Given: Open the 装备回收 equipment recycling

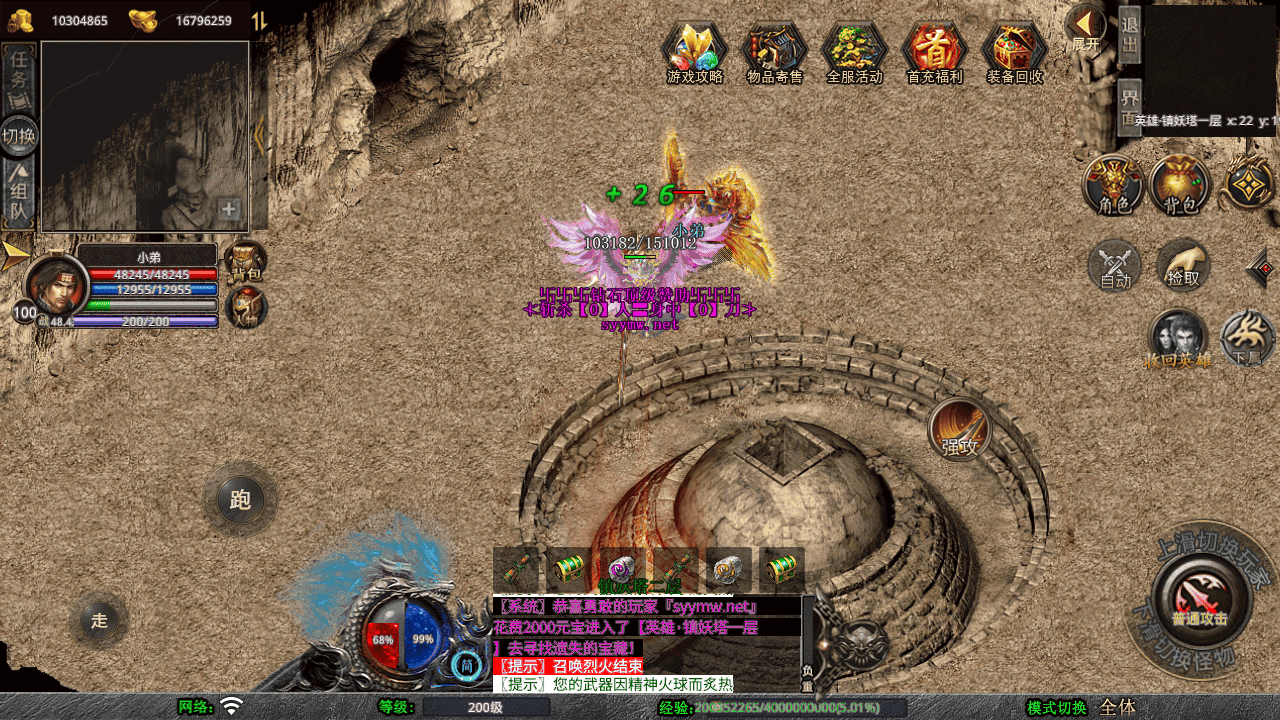Looking at the screenshot, I should pyautogui.click(x=1014, y=50).
